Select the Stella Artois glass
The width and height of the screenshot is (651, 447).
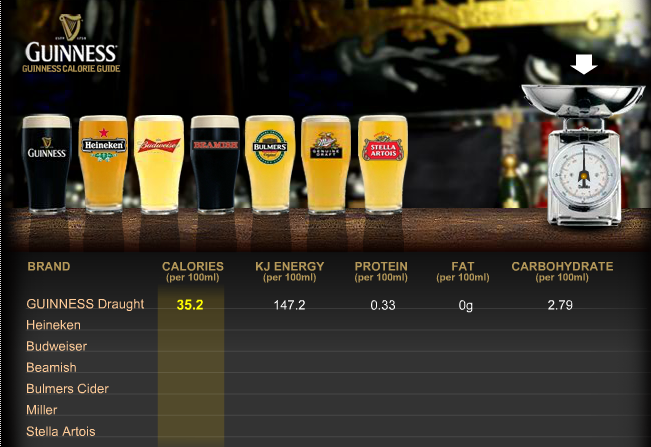[382, 163]
